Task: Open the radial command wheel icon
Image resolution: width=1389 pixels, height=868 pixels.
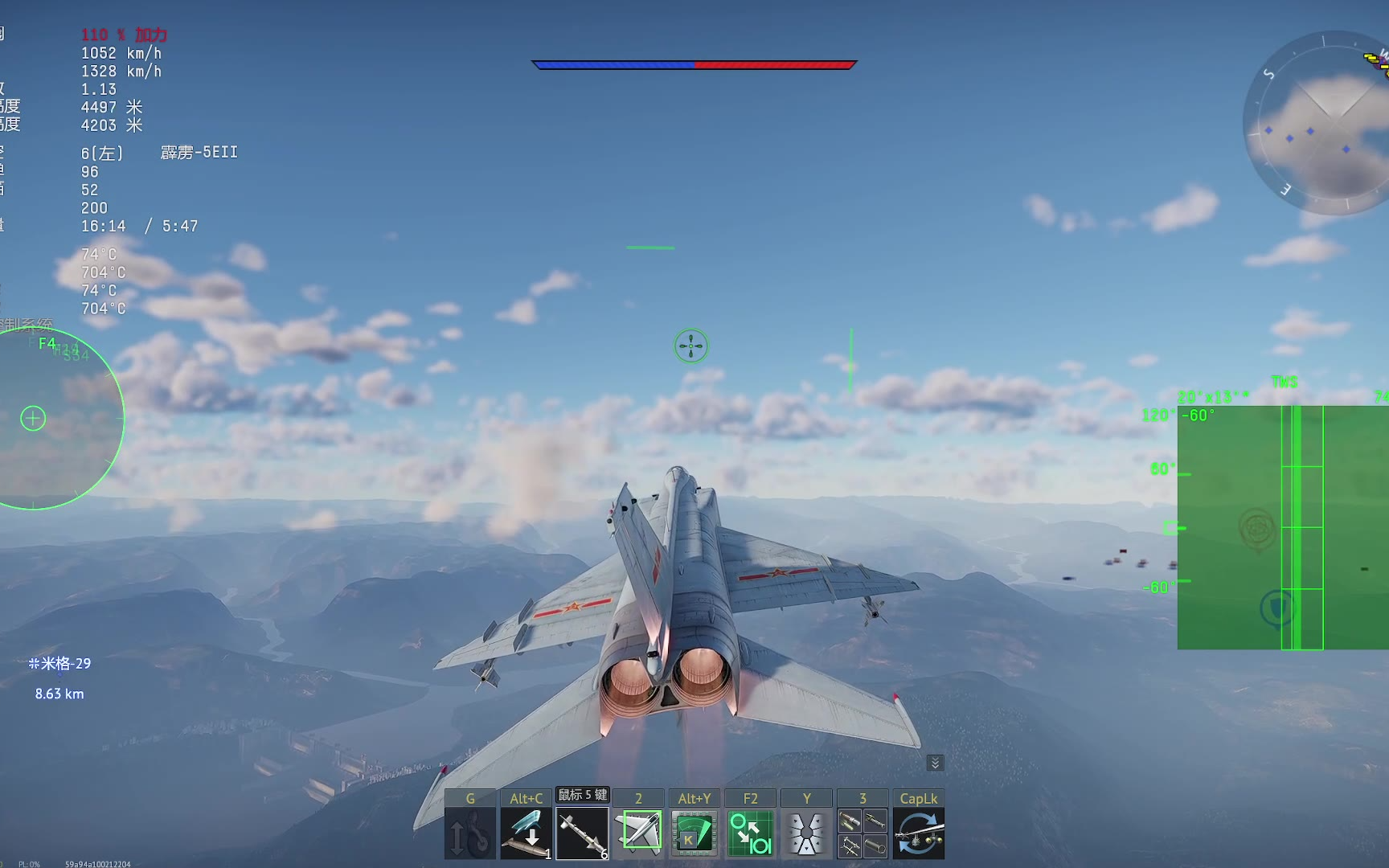Action: [x=806, y=833]
